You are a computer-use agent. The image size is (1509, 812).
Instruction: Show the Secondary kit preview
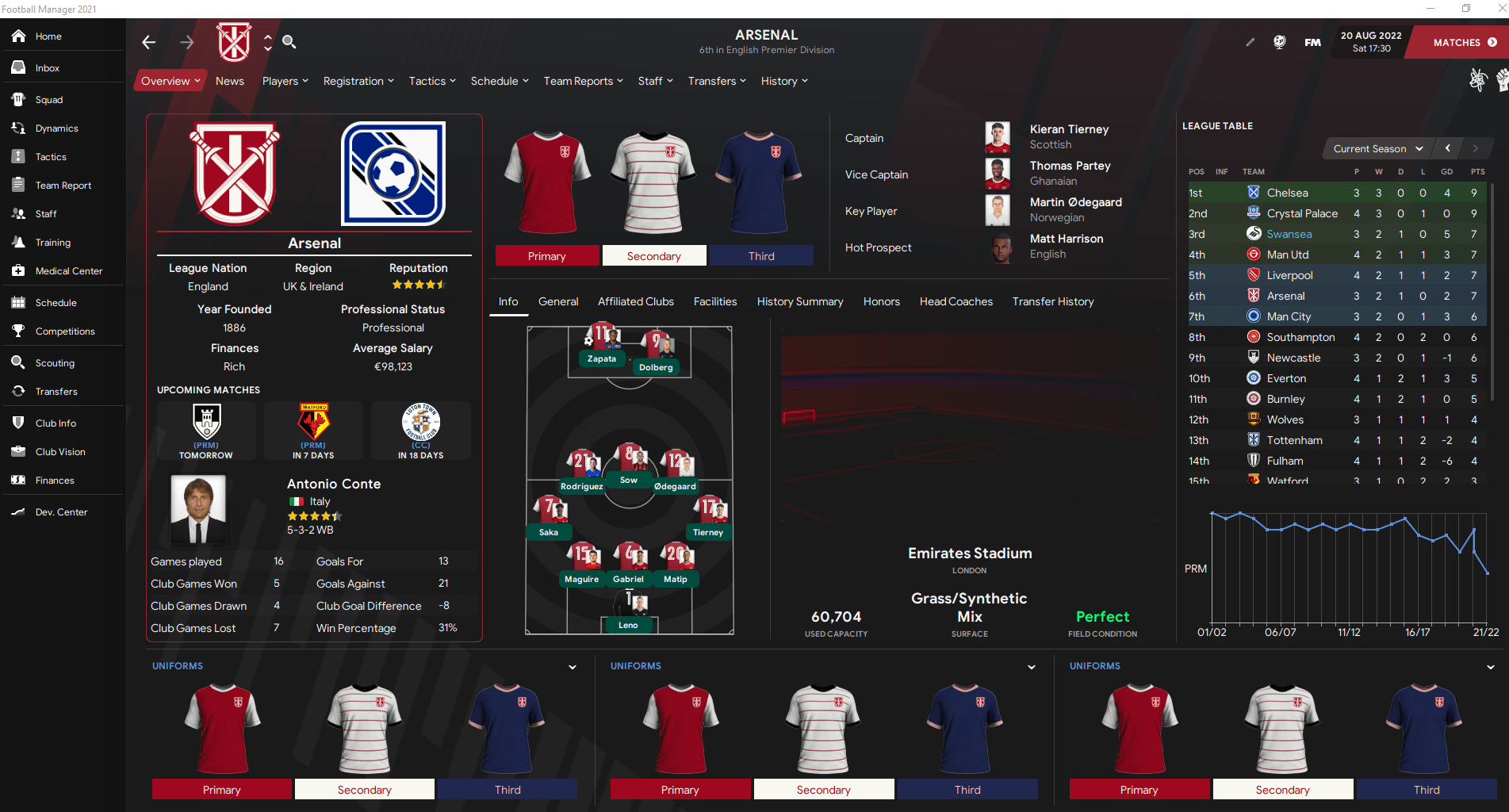click(653, 255)
